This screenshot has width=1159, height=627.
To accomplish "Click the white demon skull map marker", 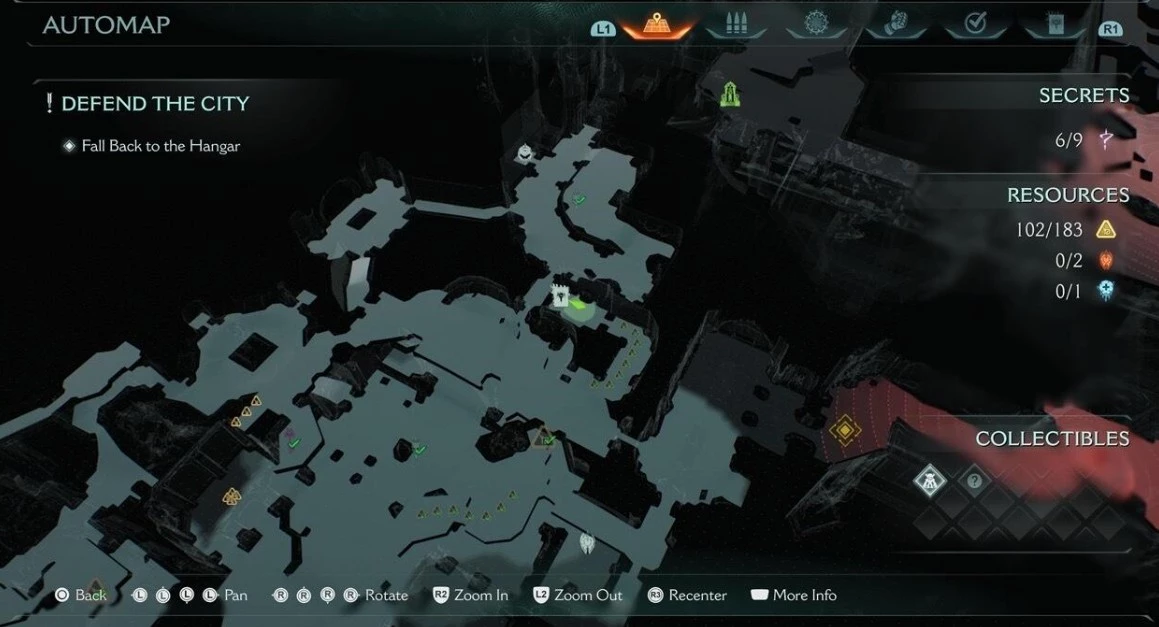I will [x=587, y=543].
